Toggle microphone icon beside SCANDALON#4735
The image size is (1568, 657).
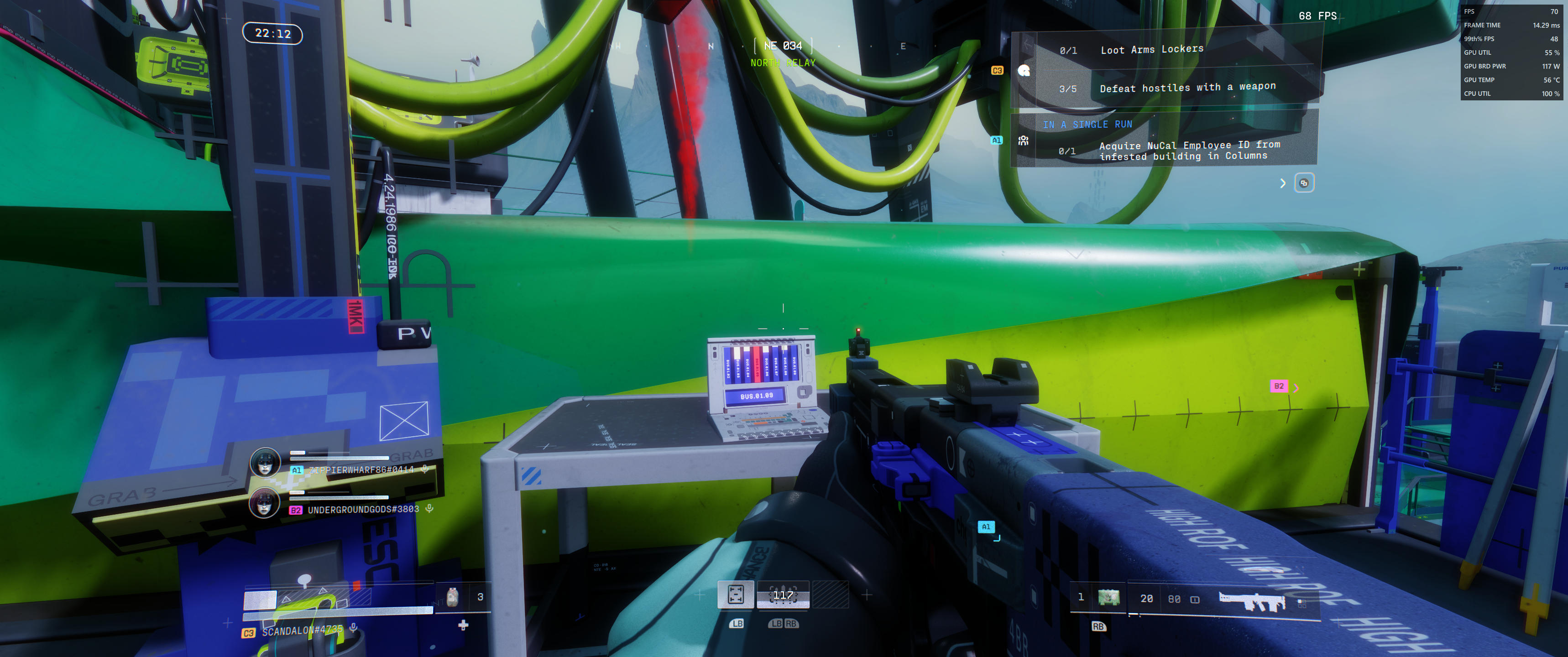[x=354, y=627]
